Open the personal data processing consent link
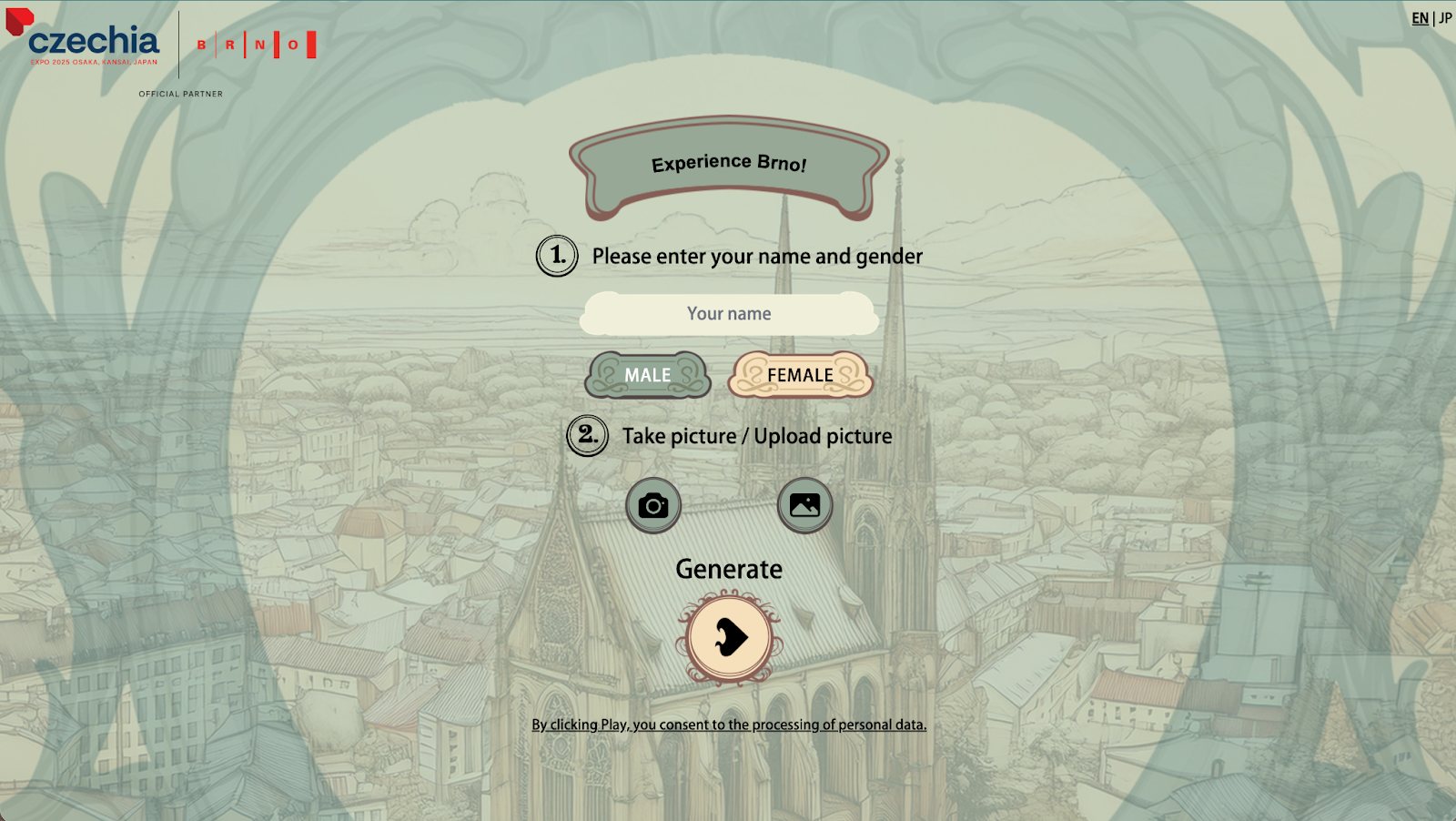 [729, 725]
